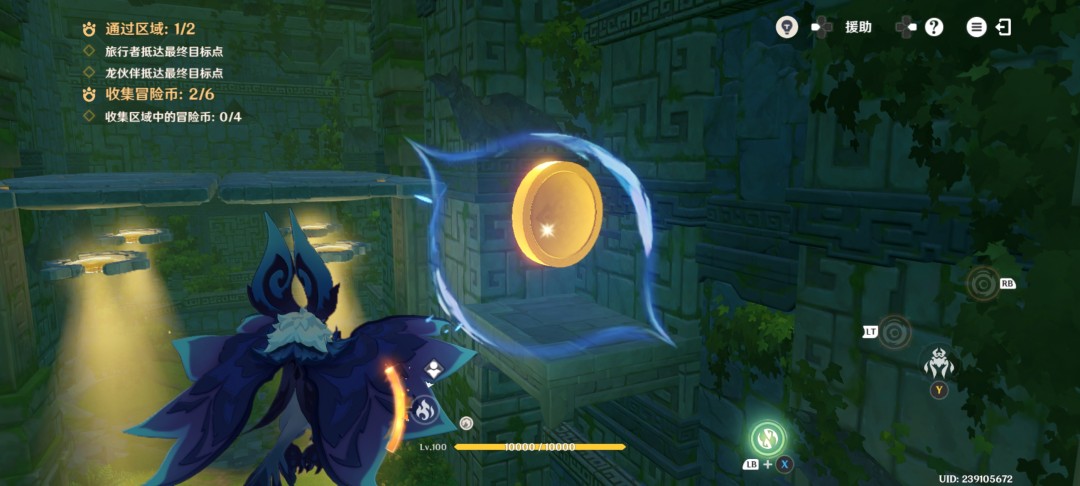Activate the glowing green skill icon
This screenshot has width=1080, height=486.
(768, 437)
